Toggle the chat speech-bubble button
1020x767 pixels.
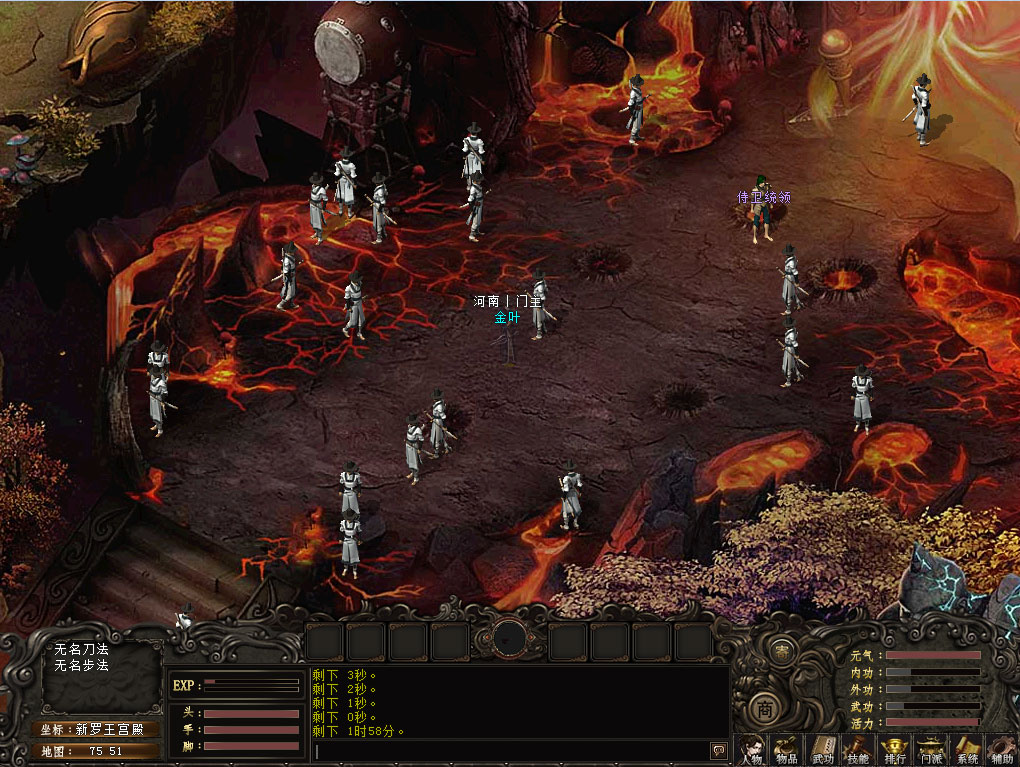(718, 750)
